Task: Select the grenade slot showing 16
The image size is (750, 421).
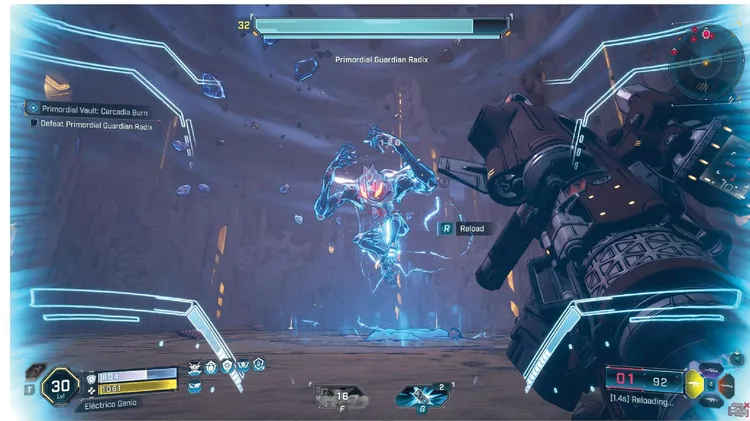Action: pyautogui.click(x=340, y=398)
